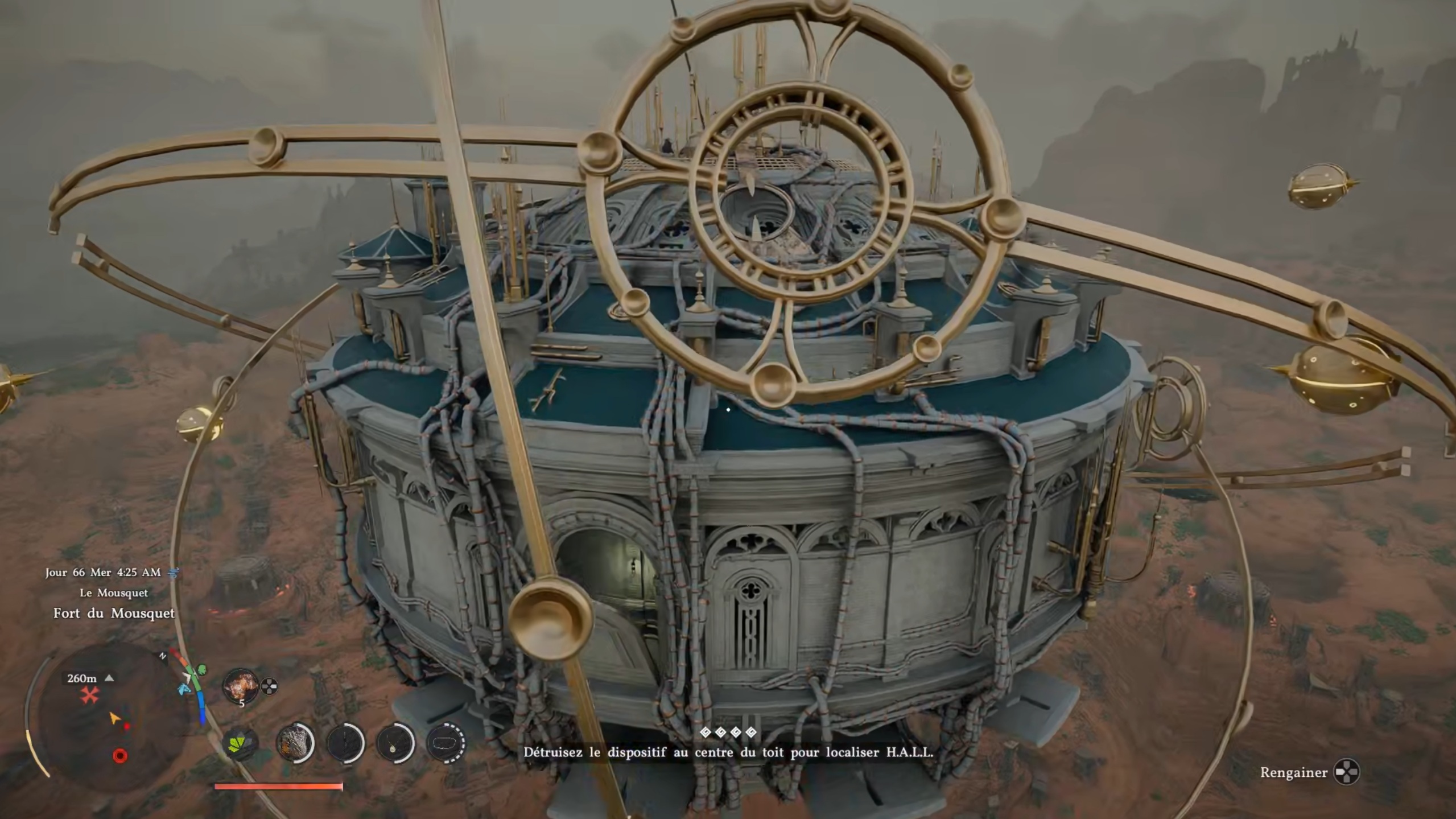This screenshot has height=819, width=1456.
Task: Choose the pendant necklace item slot
Action: tap(395, 743)
